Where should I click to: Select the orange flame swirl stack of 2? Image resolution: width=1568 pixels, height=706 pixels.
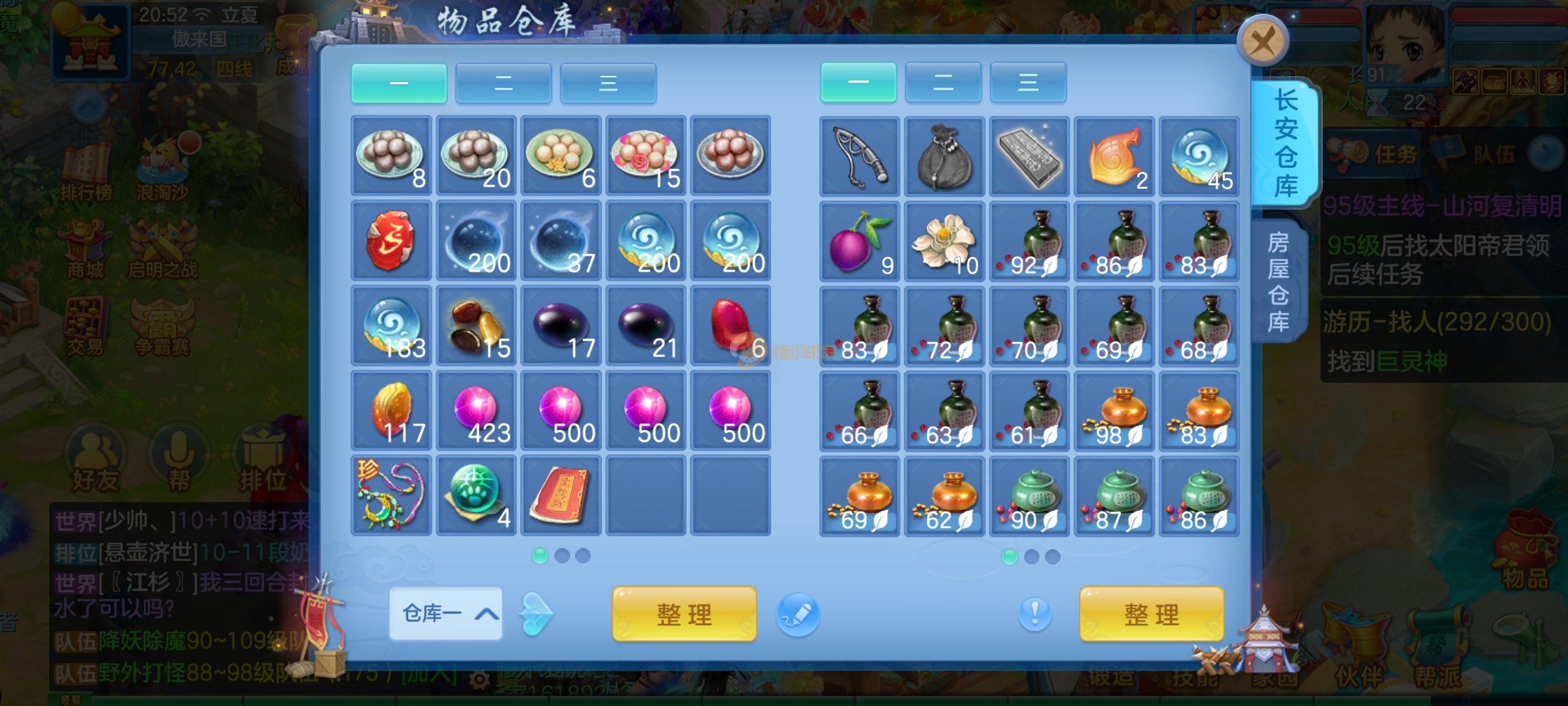click(x=1113, y=156)
